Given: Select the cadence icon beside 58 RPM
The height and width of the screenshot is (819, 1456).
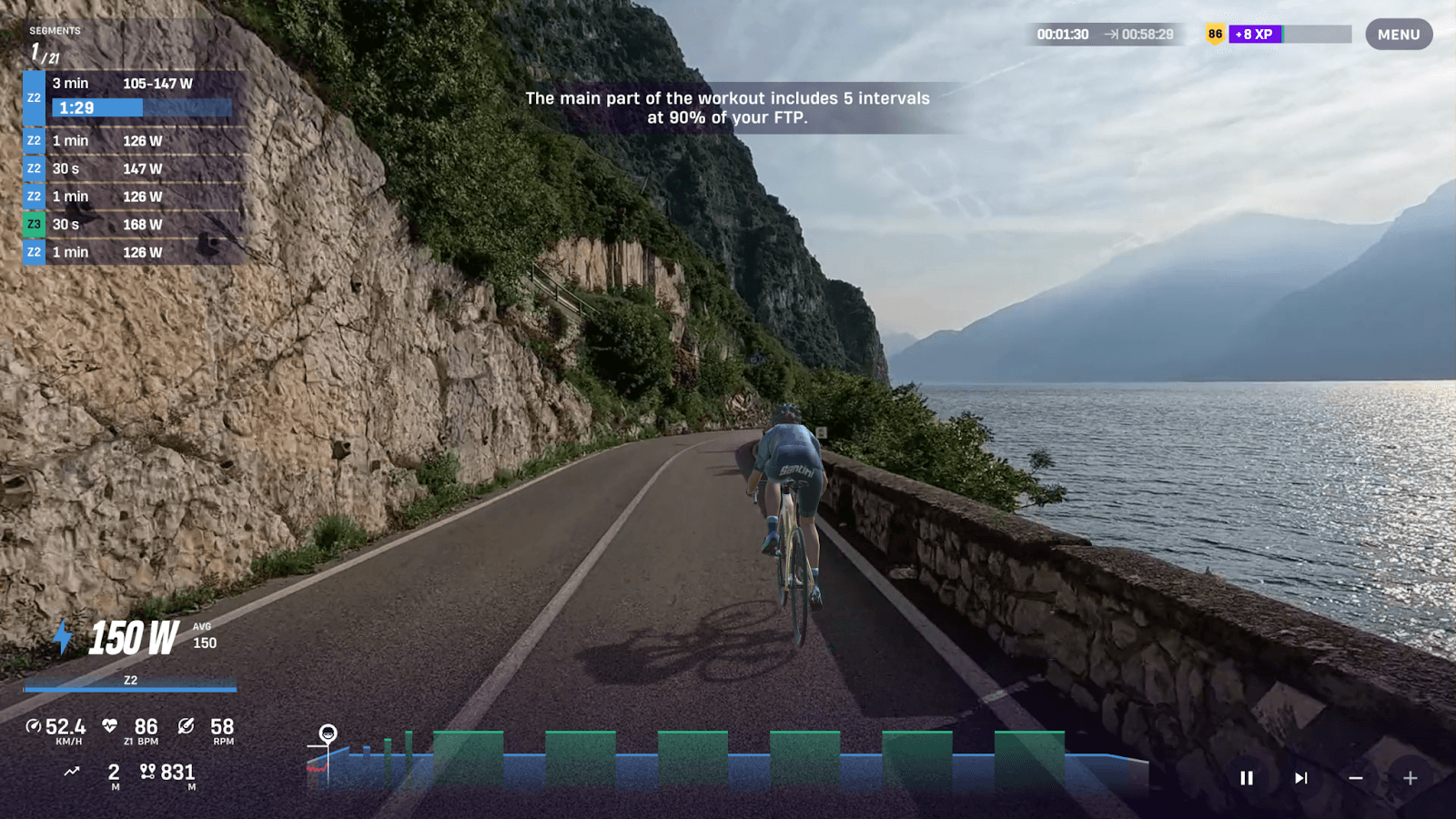Looking at the screenshot, I should (185, 725).
